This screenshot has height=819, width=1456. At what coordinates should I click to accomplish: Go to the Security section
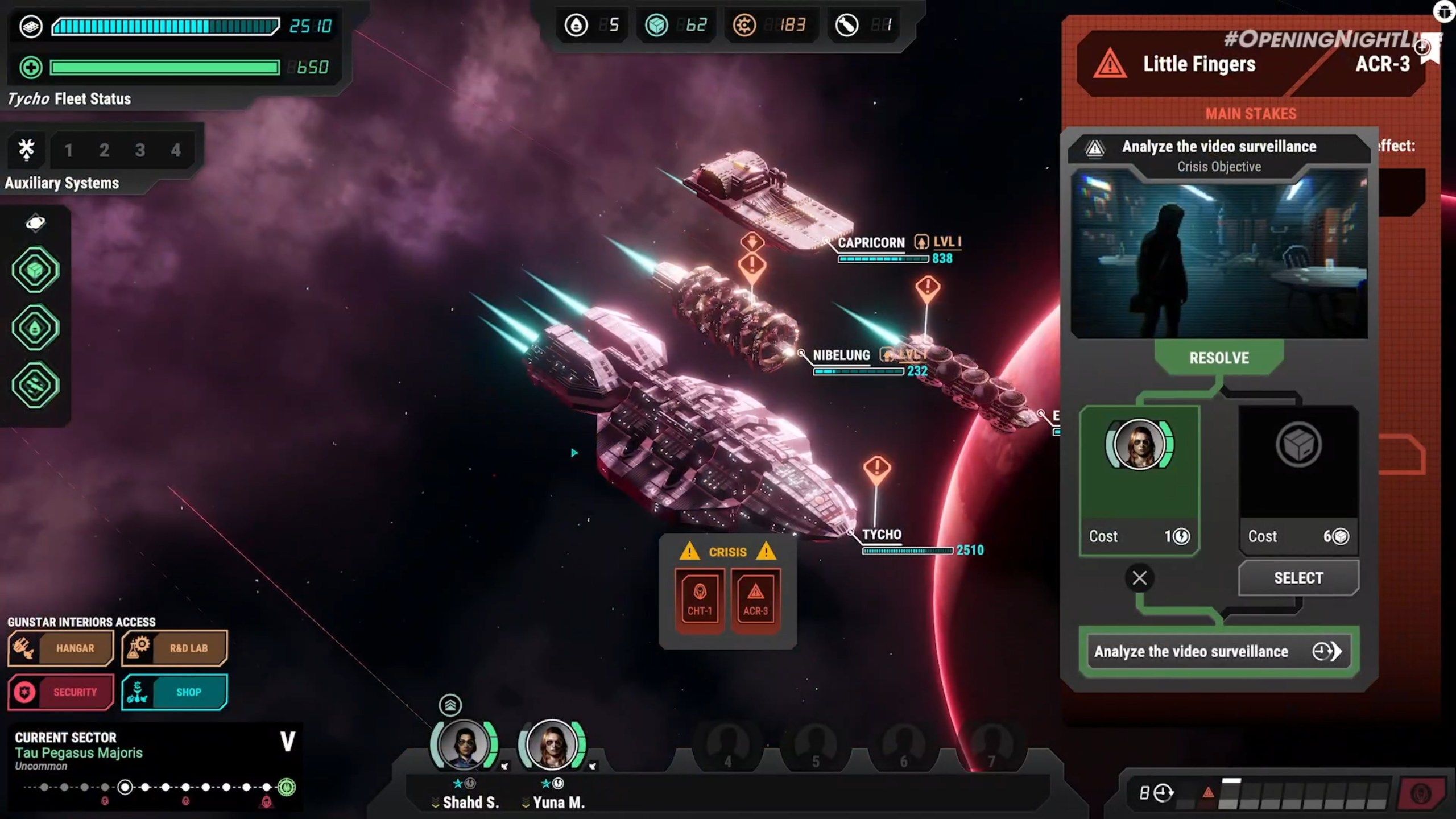[61, 692]
